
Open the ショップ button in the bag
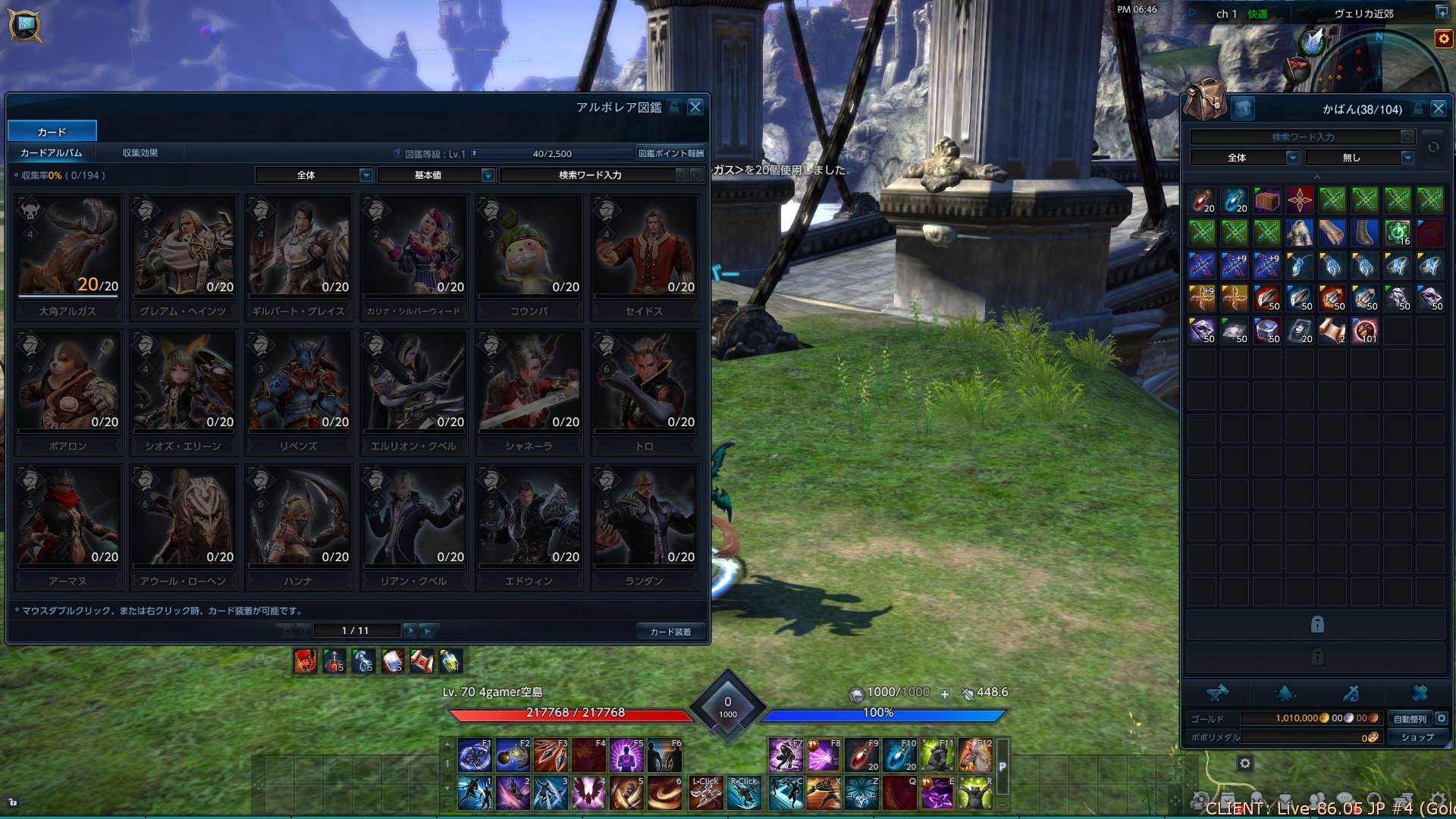1417,736
